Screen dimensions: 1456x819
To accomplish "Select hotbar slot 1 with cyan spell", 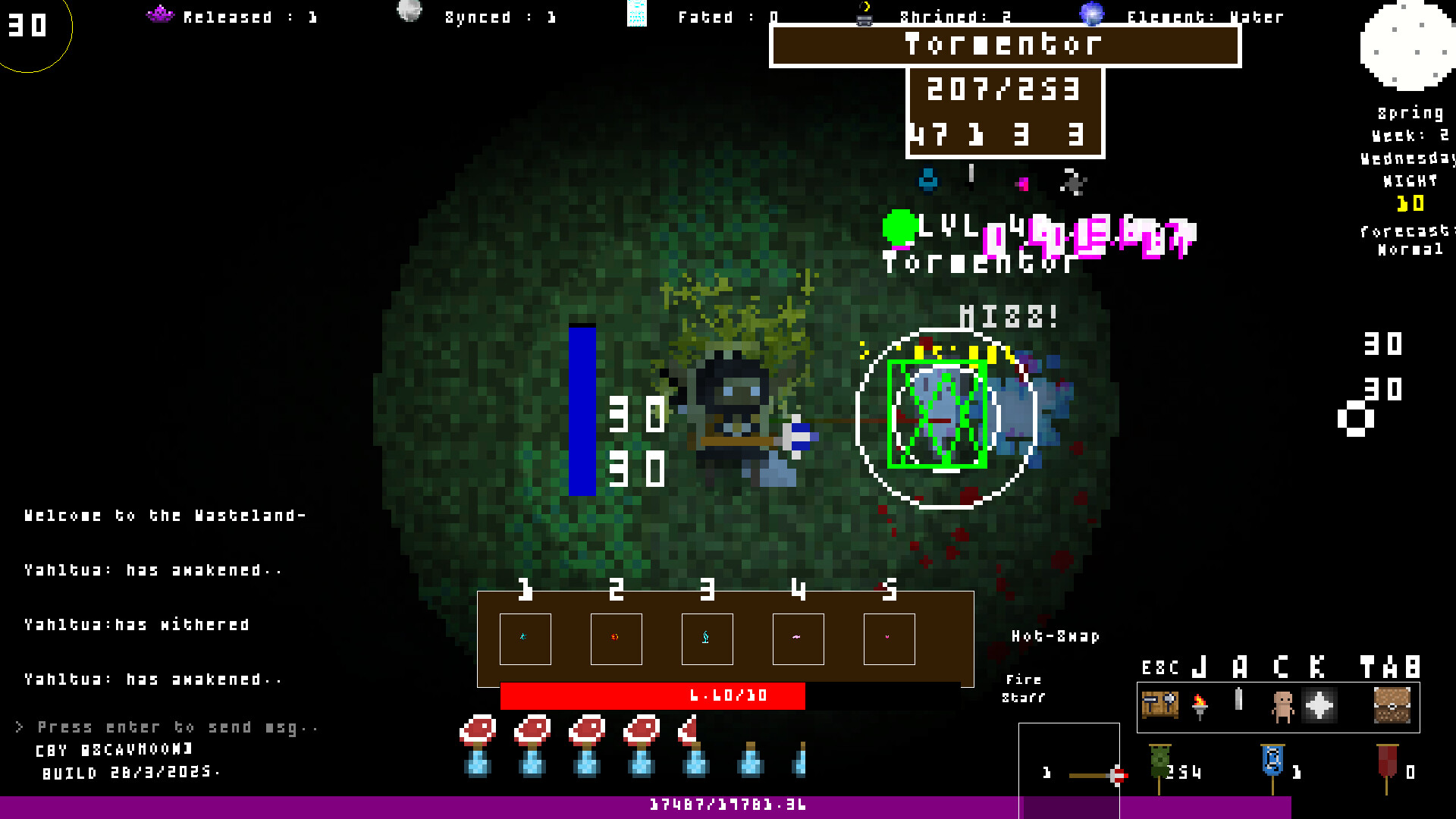I will pos(526,638).
